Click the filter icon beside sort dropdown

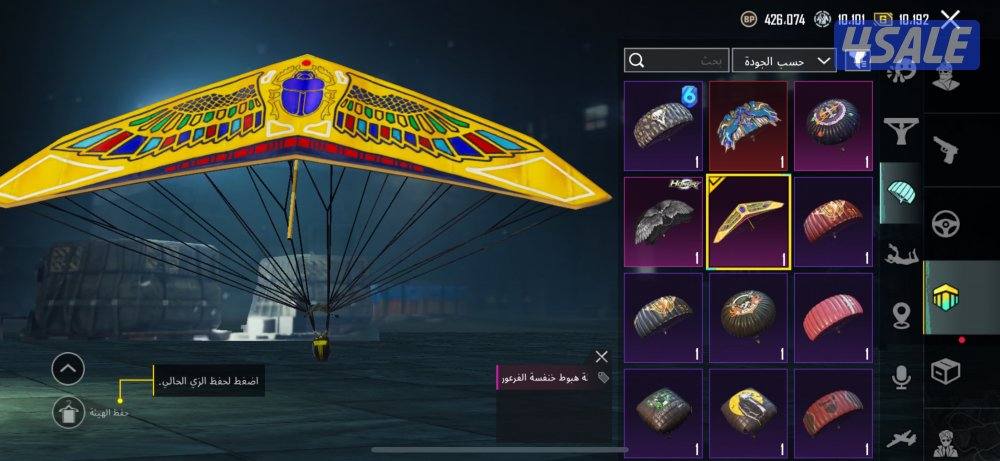[858, 61]
